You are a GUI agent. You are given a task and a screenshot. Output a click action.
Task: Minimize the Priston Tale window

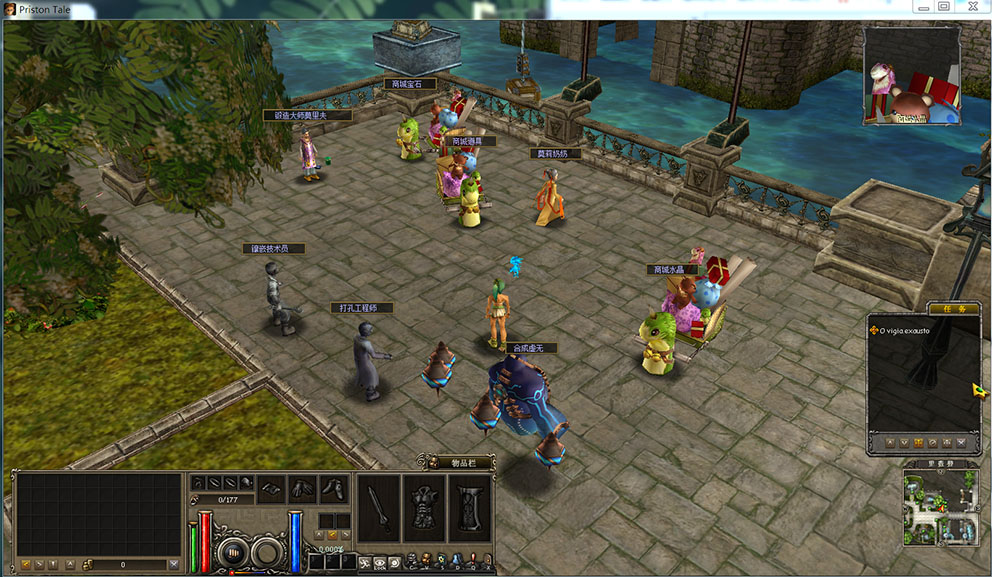click(x=920, y=7)
